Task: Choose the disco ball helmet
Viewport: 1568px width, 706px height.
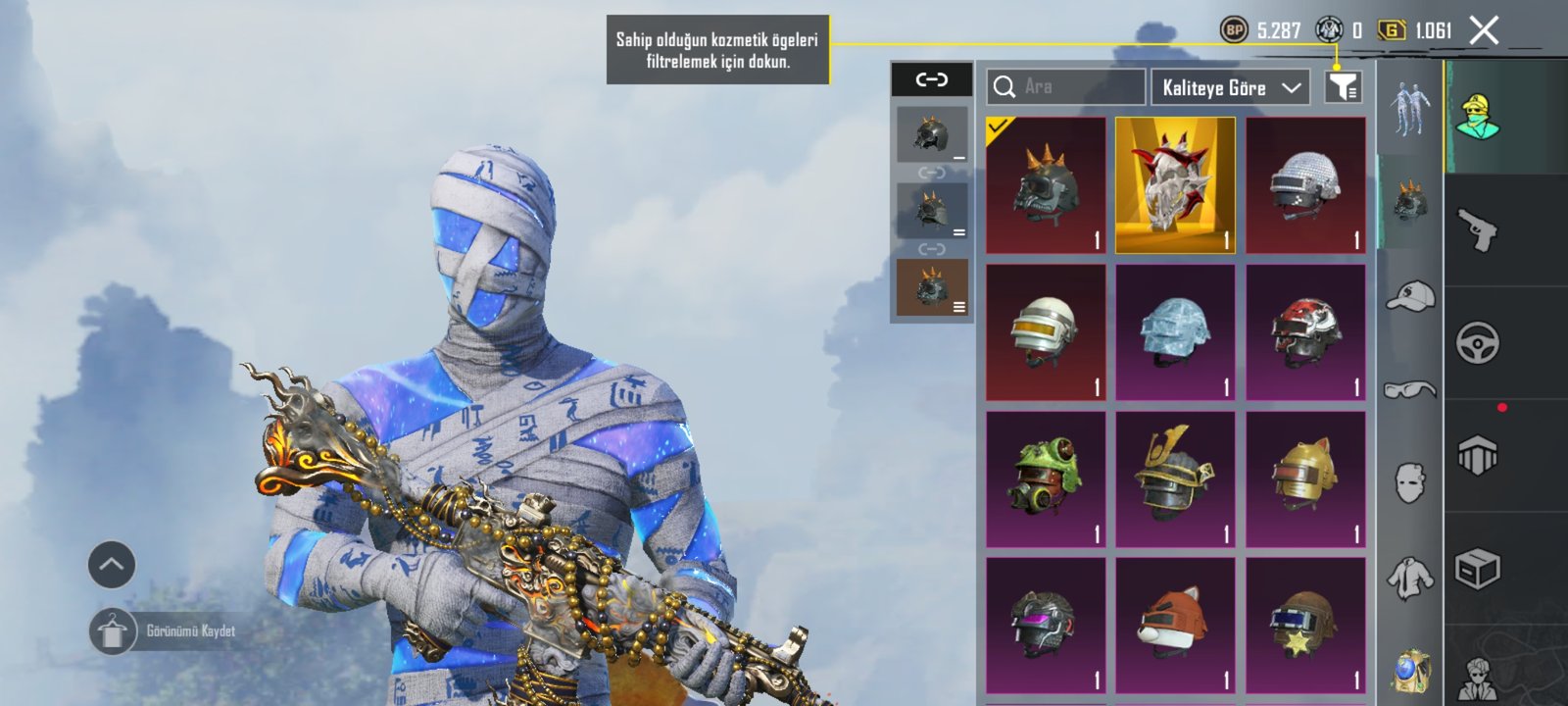Action: 1305,185
